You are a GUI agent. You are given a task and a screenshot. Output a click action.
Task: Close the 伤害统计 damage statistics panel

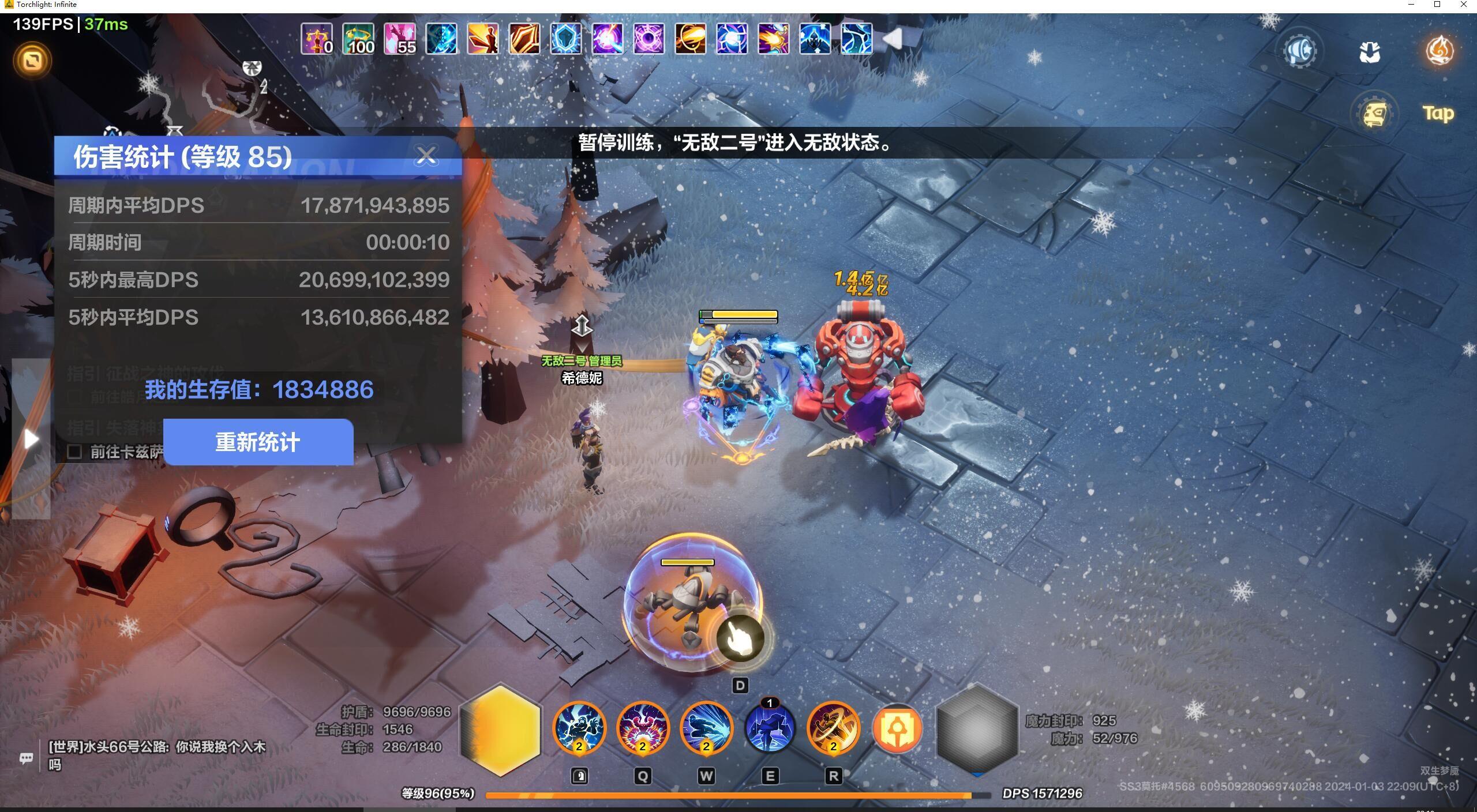click(427, 155)
